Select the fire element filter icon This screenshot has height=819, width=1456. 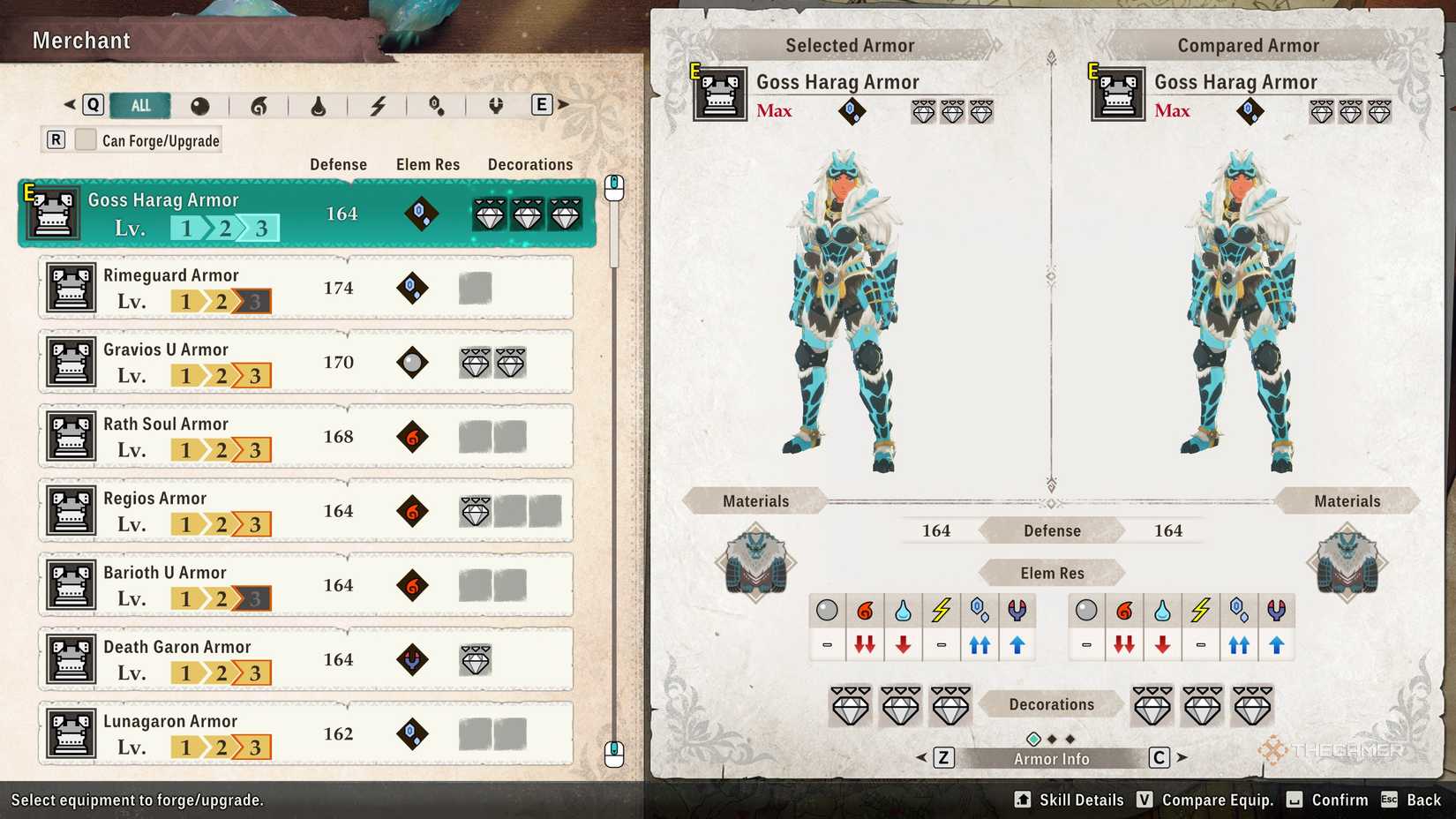click(x=260, y=107)
